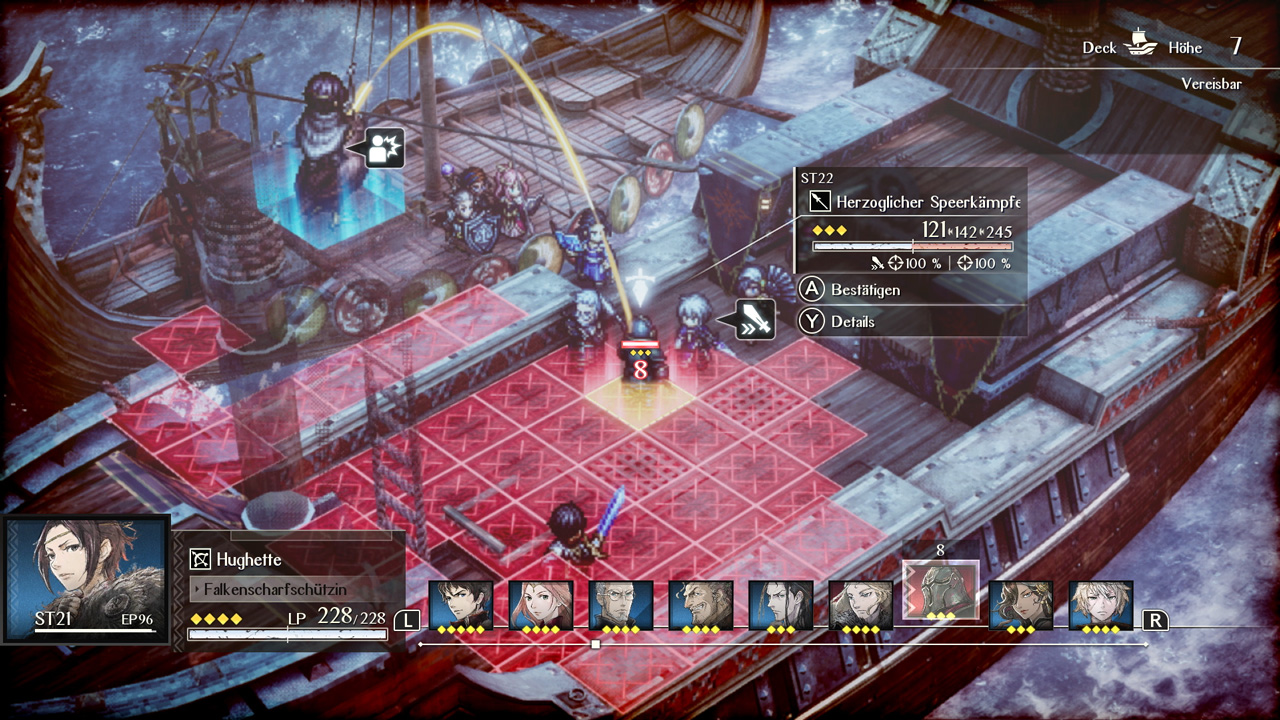Select the highlighted yellow target tile

(x=641, y=397)
